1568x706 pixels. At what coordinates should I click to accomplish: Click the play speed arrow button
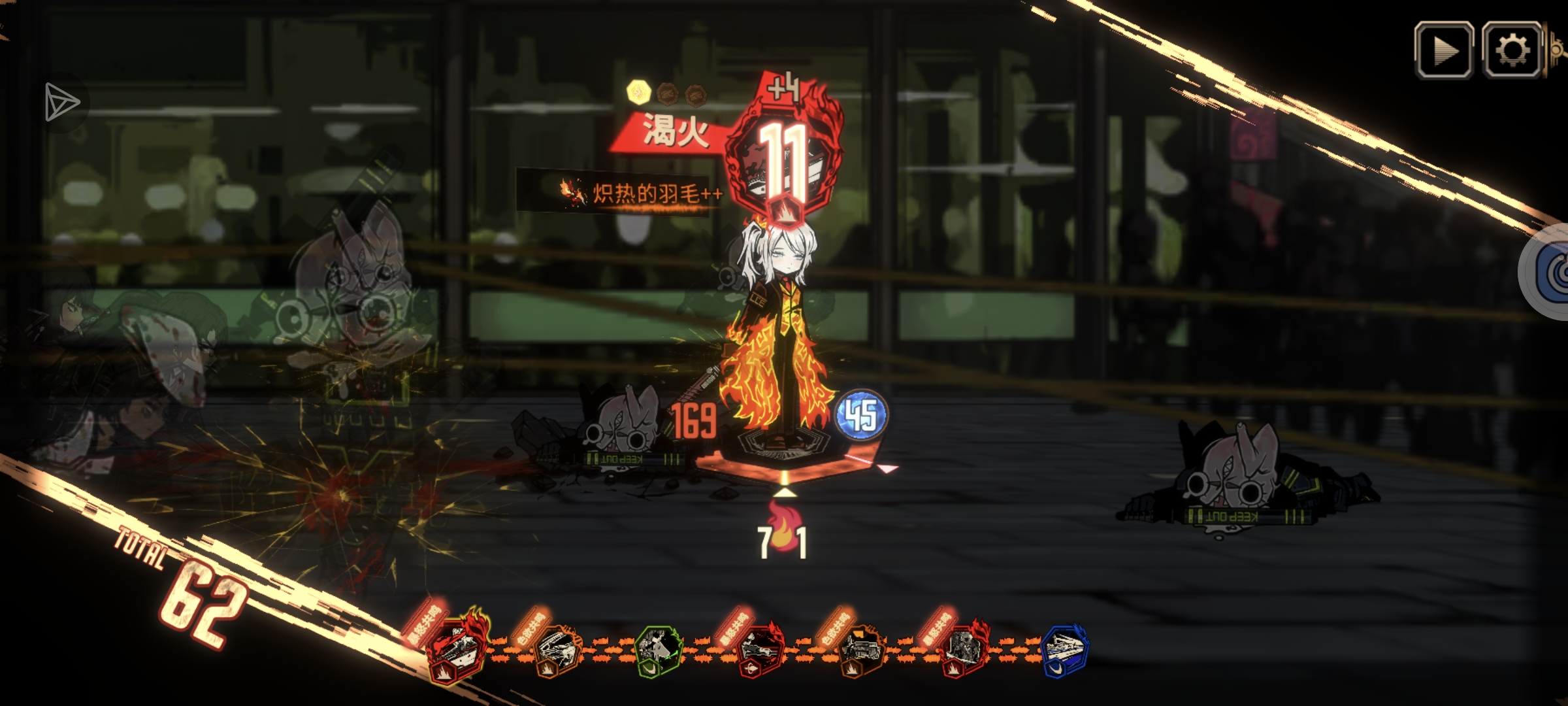pos(1444,50)
